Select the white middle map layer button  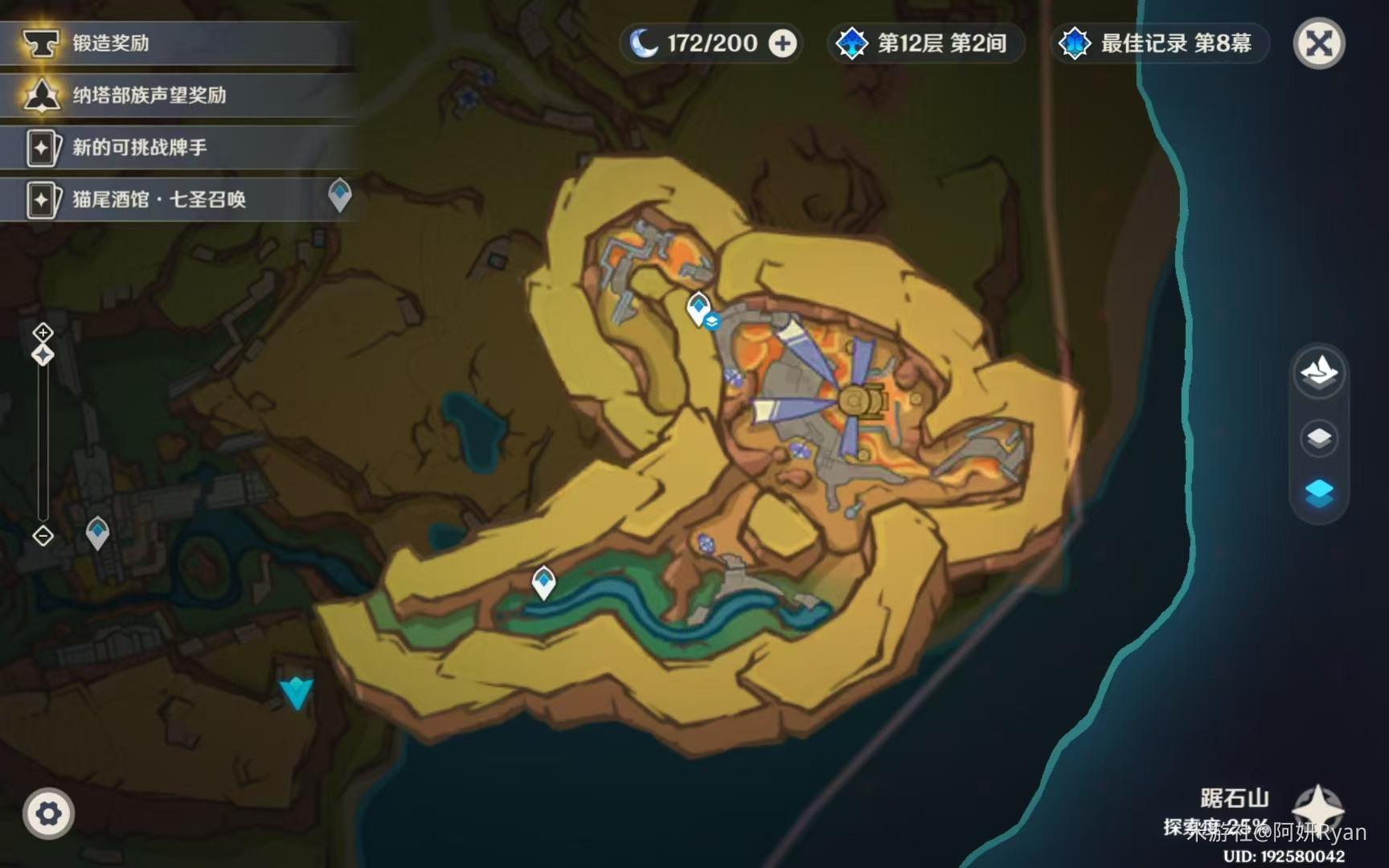[1319, 438]
